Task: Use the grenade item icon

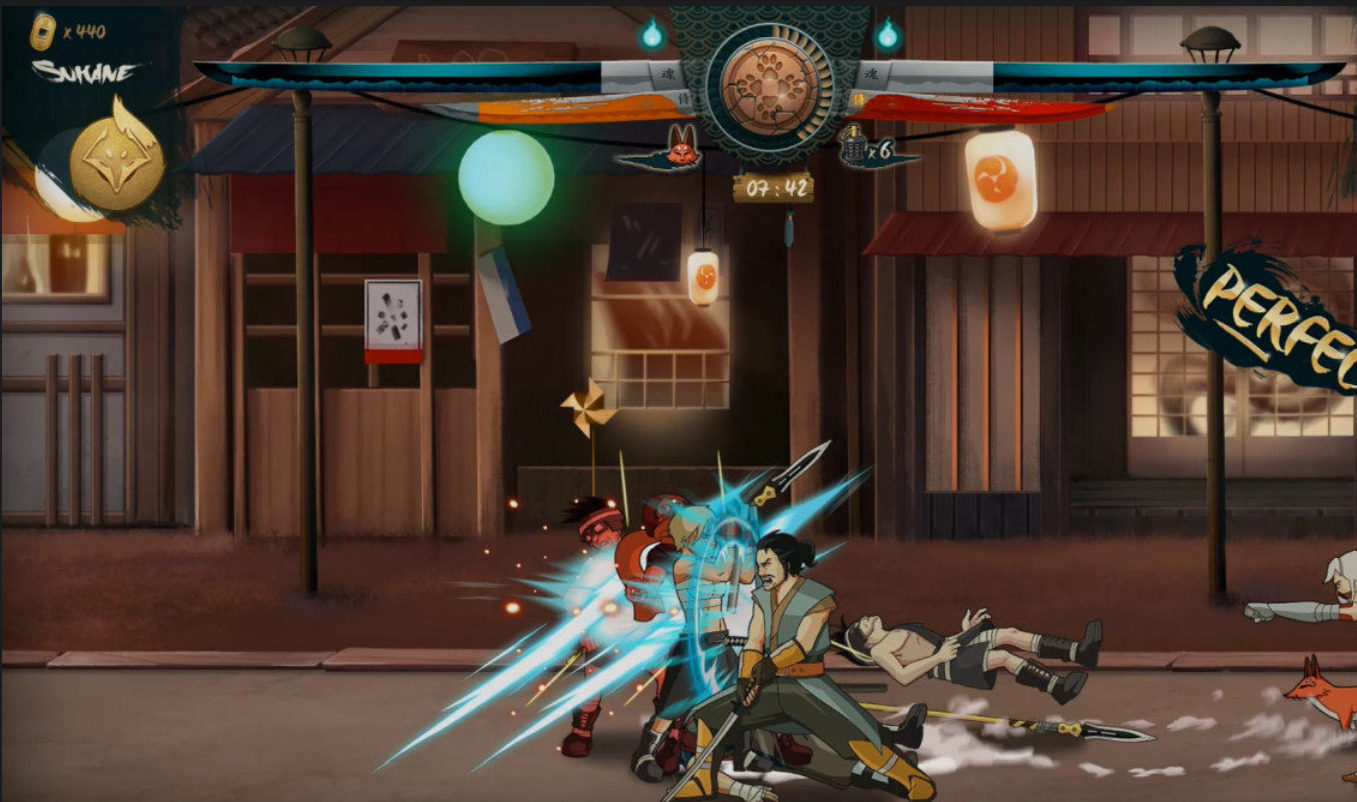Action: pyautogui.click(x=852, y=150)
